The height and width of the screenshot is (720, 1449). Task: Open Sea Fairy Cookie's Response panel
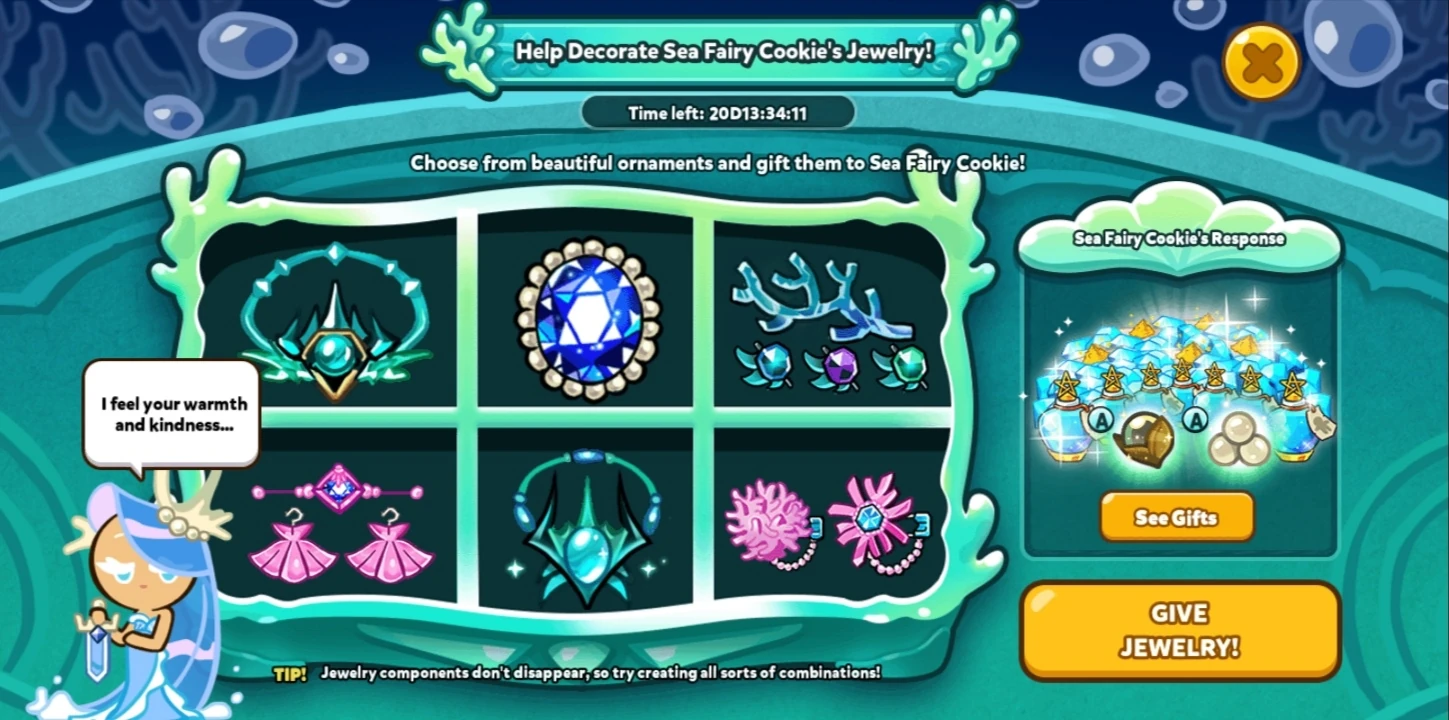[x=1178, y=238]
